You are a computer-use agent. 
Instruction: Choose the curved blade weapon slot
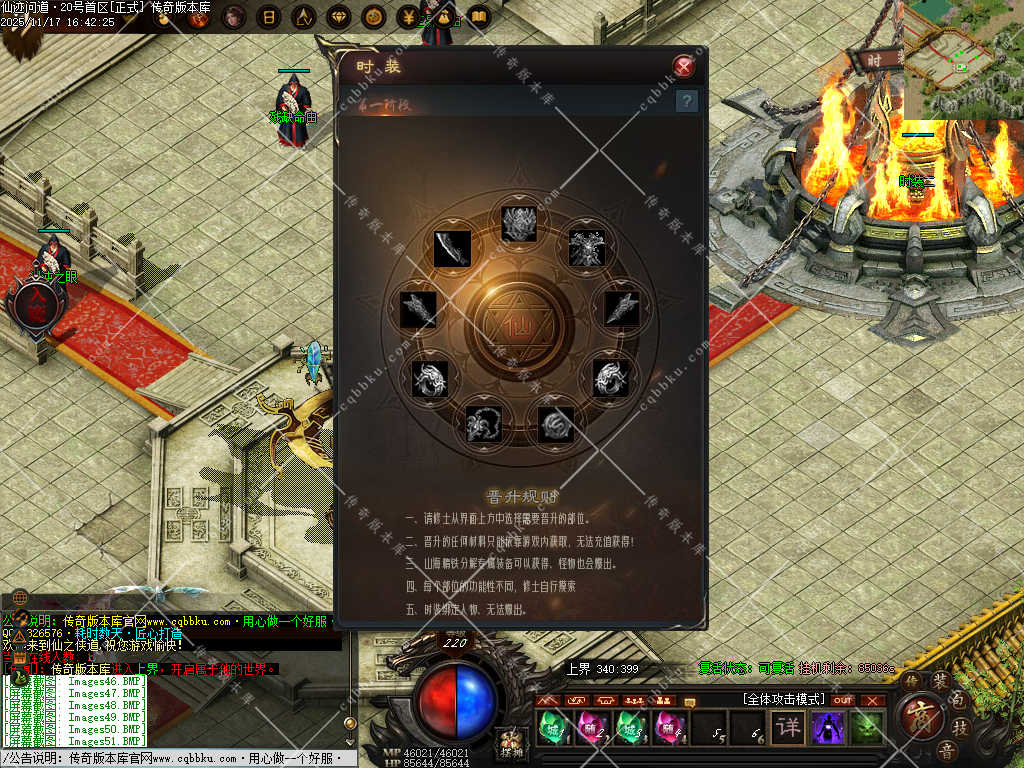tap(452, 248)
